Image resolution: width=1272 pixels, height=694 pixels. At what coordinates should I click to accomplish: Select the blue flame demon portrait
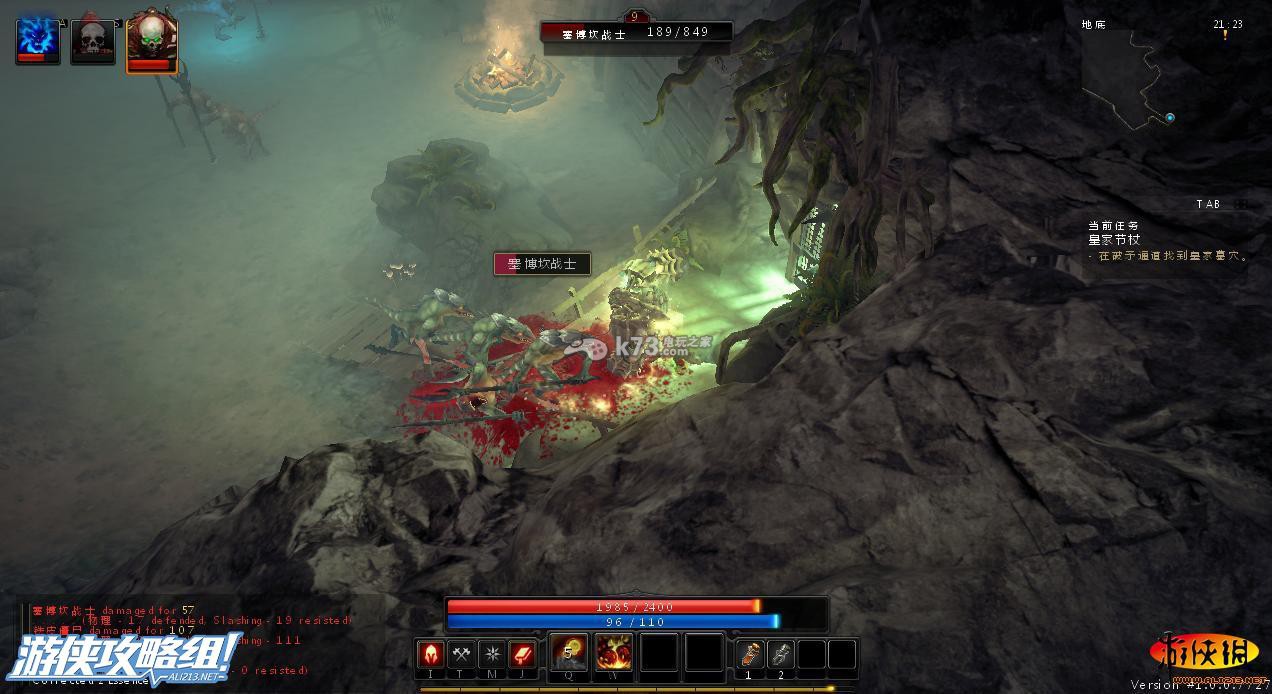pyautogui.click(x=37, y=40)
